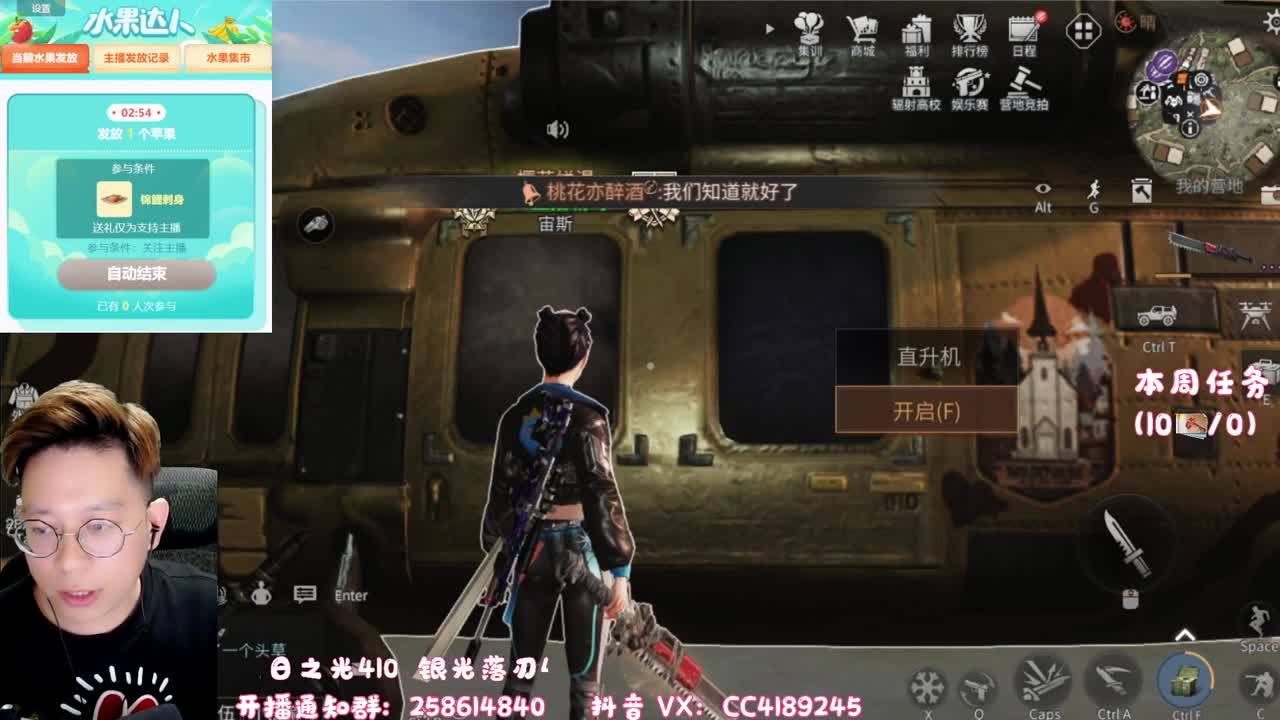This screenshot has width=1280, height=720.
Task: Toggle the eye spectate icon labeled Alt
Action: [1043, 189]
